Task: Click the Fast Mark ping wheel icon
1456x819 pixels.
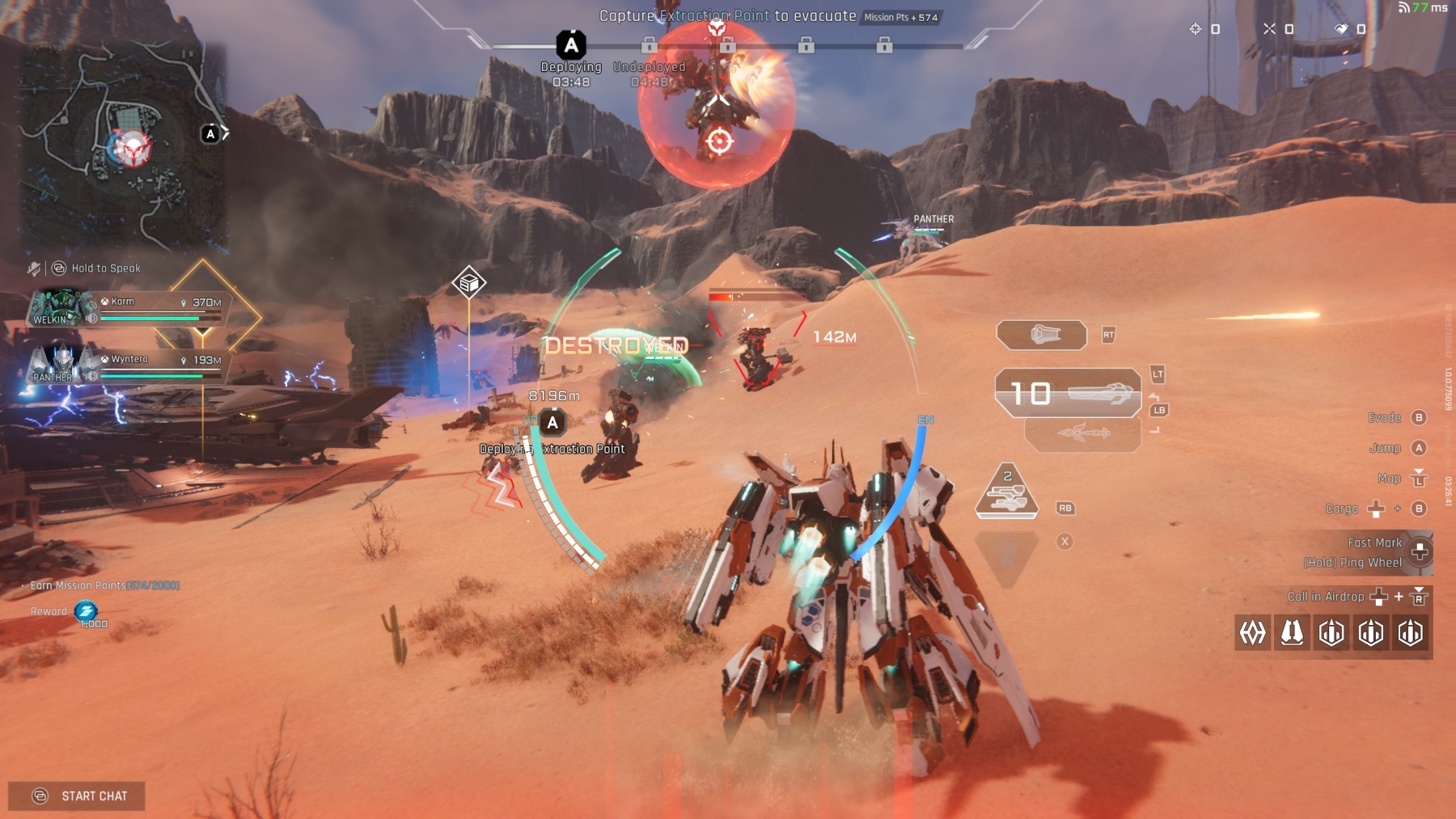Action: point(1420,553)
